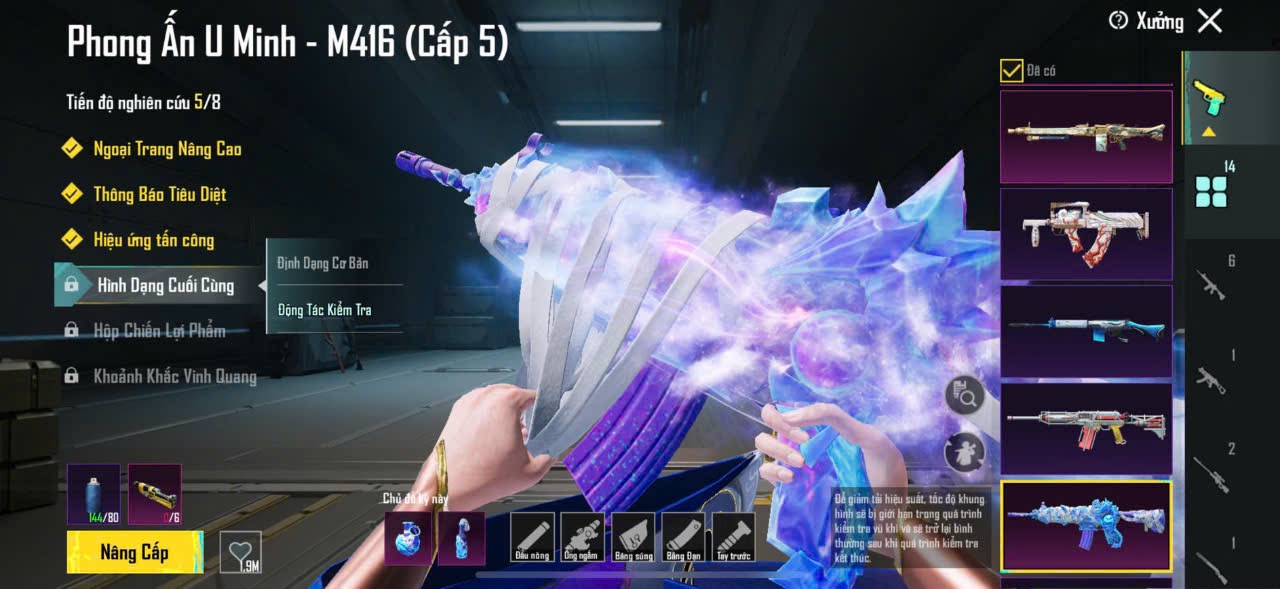Select the Tay trước foregrip attachment slot
1280x589 pixels.
[x=733, y=537]
